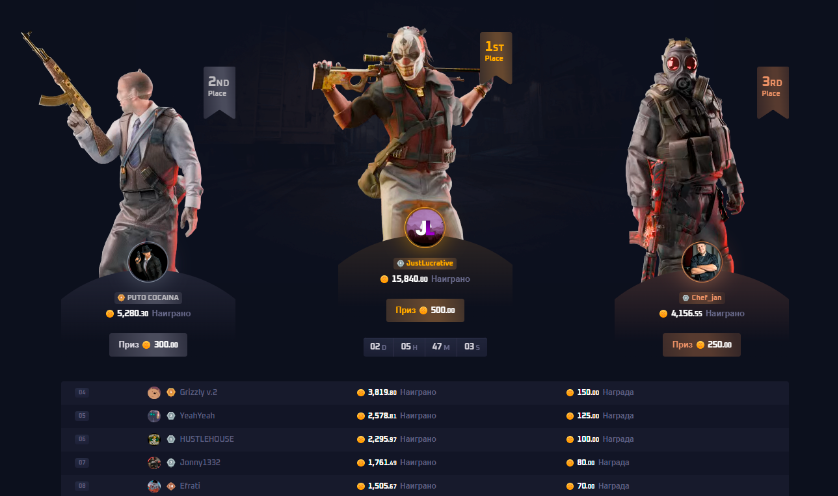View Chef_jan's profile picture
This screenshot has width=838, height=496.
tap(701, 262)
